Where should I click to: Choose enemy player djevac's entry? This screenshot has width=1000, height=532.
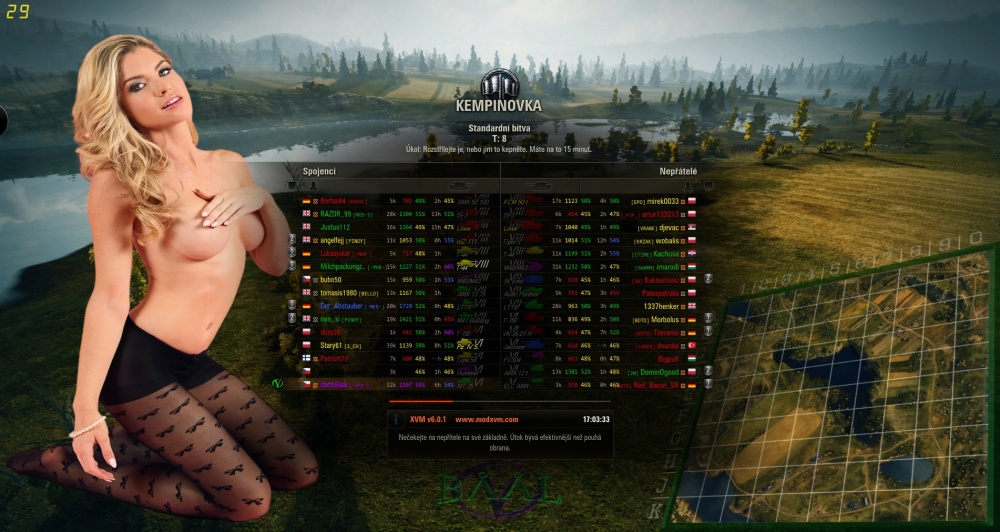667,227
